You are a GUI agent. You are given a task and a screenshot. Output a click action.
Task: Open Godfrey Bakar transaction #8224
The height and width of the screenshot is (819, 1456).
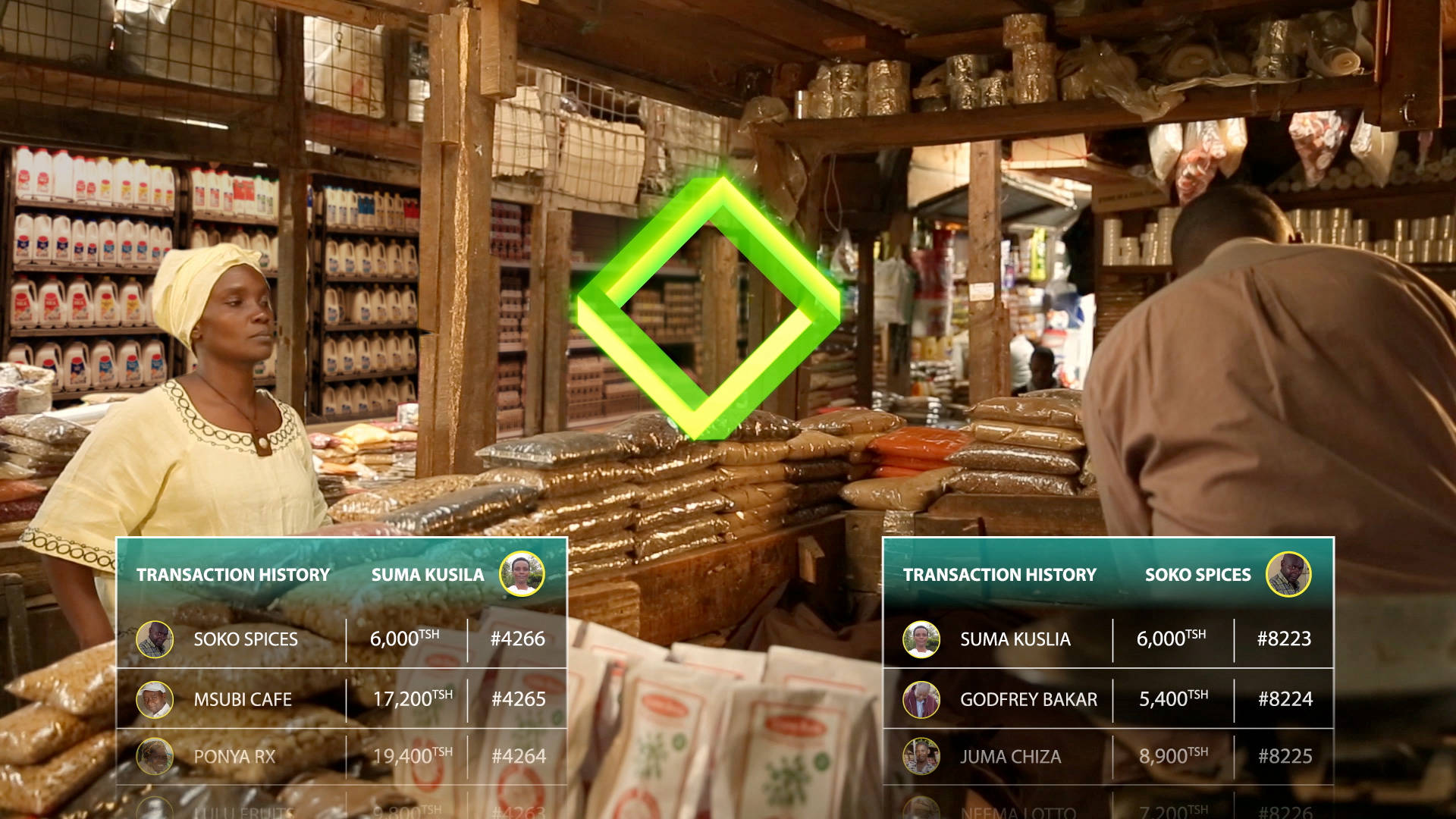[1107, 698]
